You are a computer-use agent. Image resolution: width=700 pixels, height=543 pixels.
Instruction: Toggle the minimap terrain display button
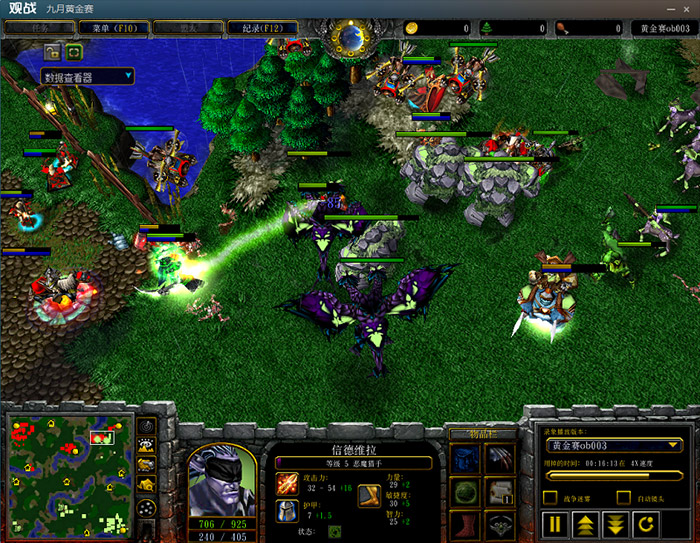coord(146,445)
